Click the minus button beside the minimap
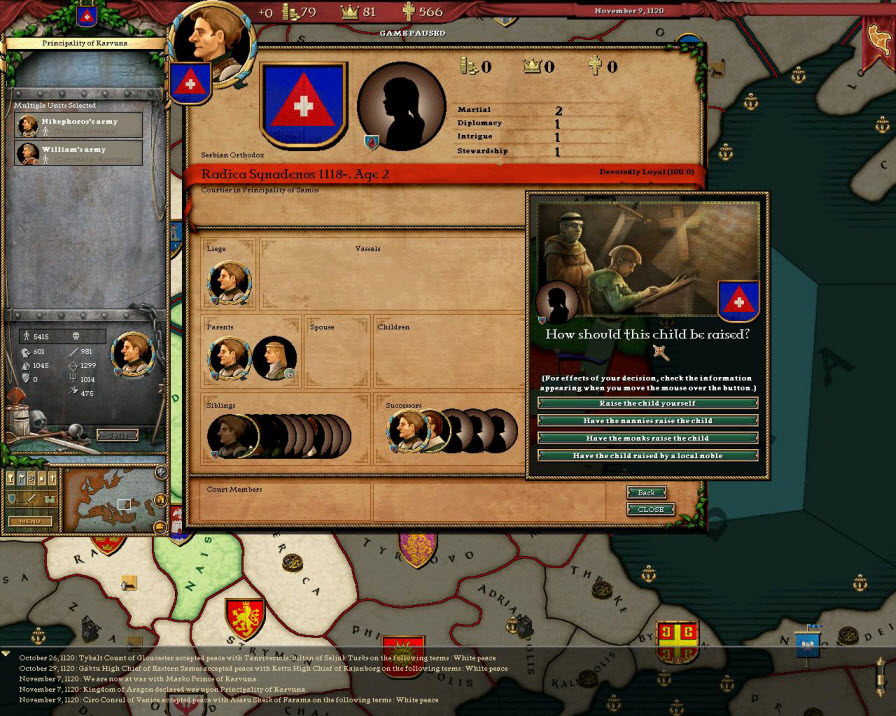This screenshot has height=716, width=896. (x=160, y=527)
